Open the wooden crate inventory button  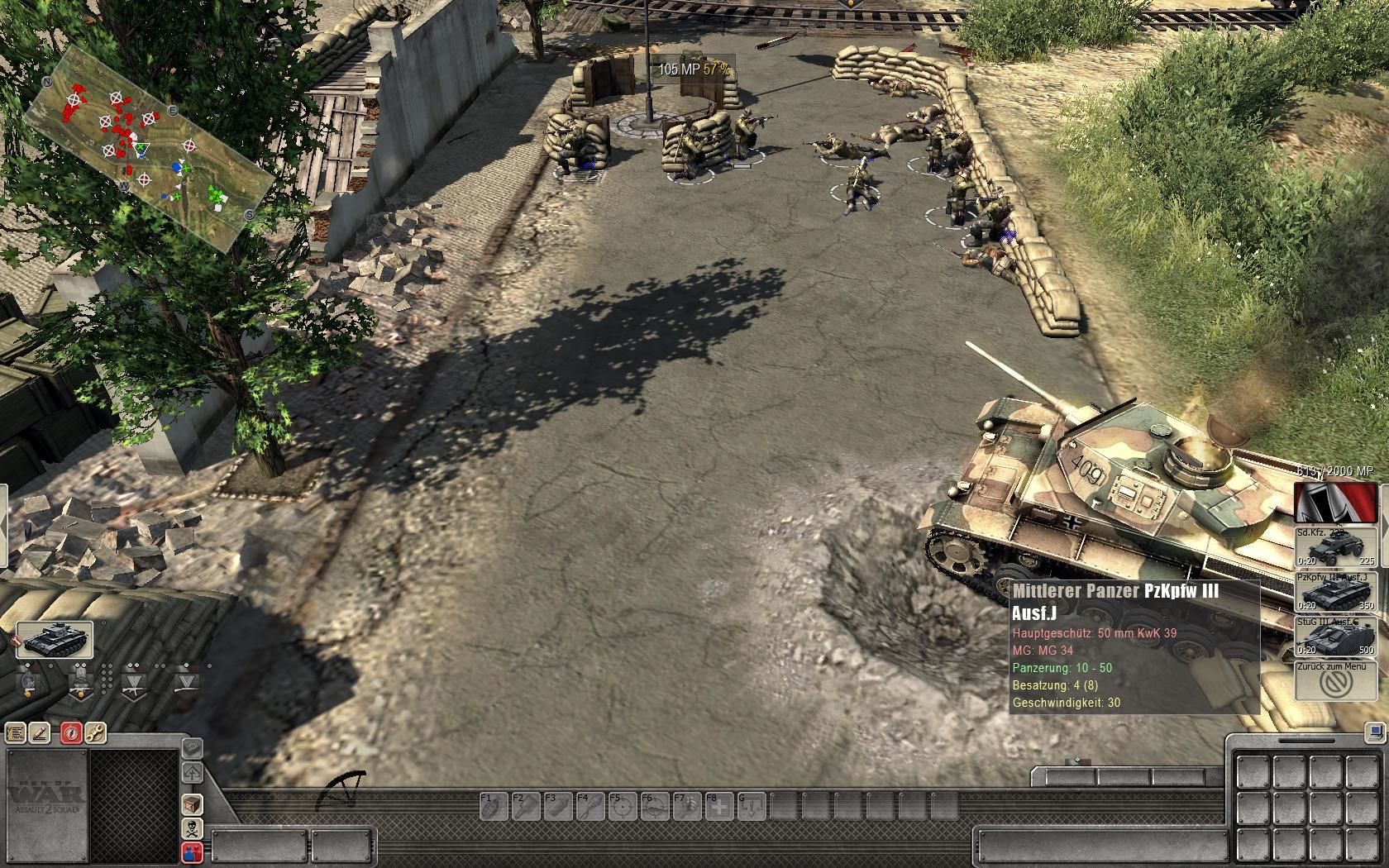pos(192,804)
